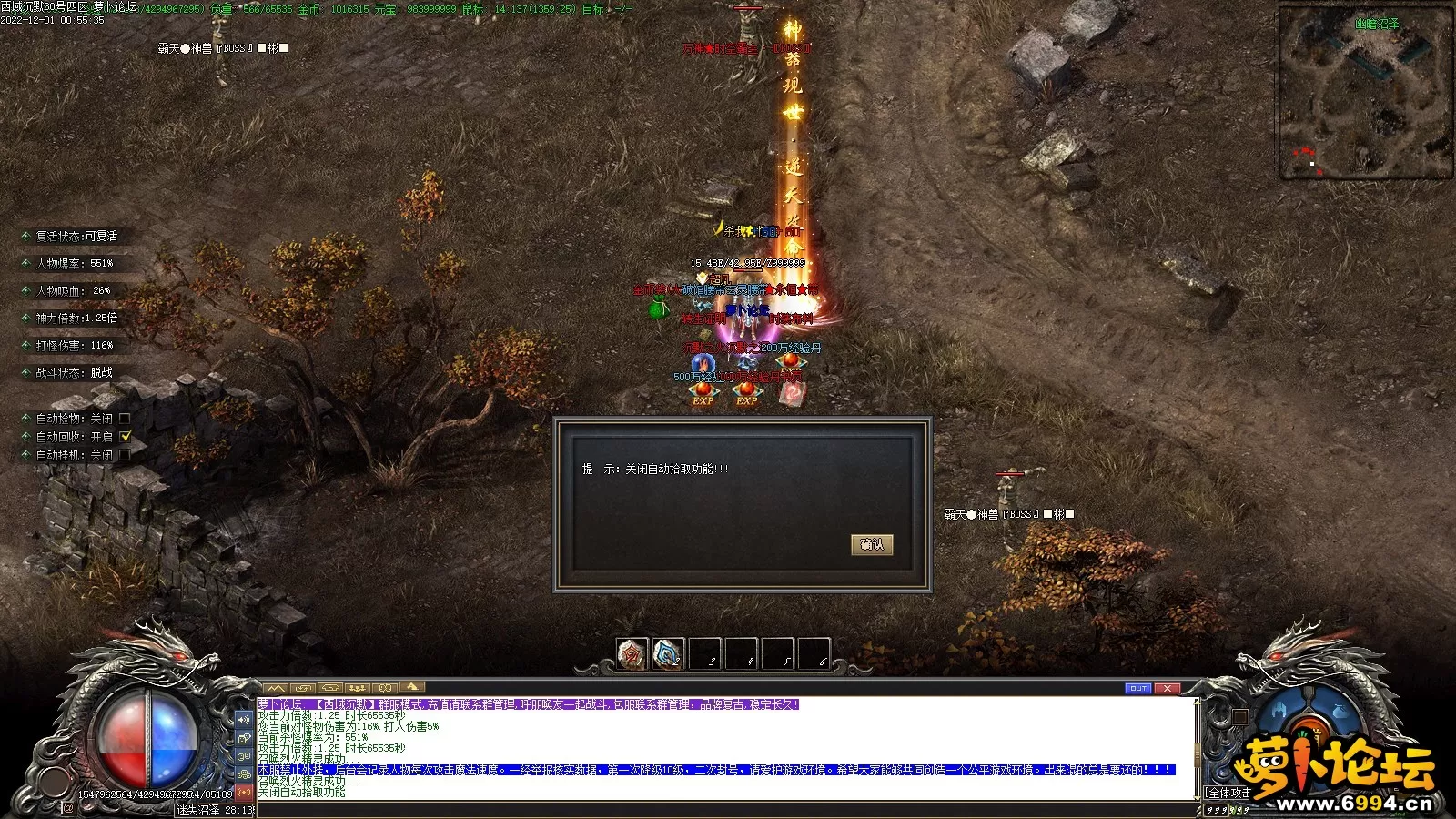The width and height of the screenshot is (1456, 819).
Task: Click the blue OUT button above the chat
Action: (1137, 688)
